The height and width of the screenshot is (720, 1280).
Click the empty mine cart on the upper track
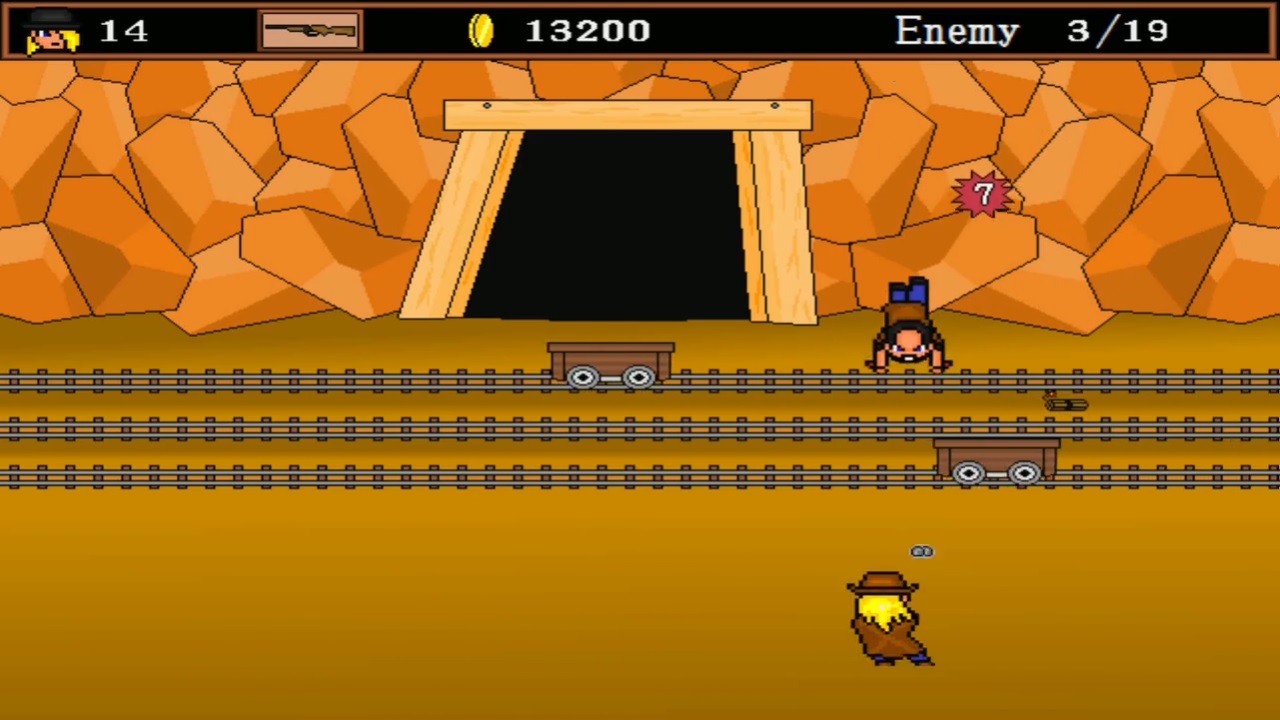(610, 365)
